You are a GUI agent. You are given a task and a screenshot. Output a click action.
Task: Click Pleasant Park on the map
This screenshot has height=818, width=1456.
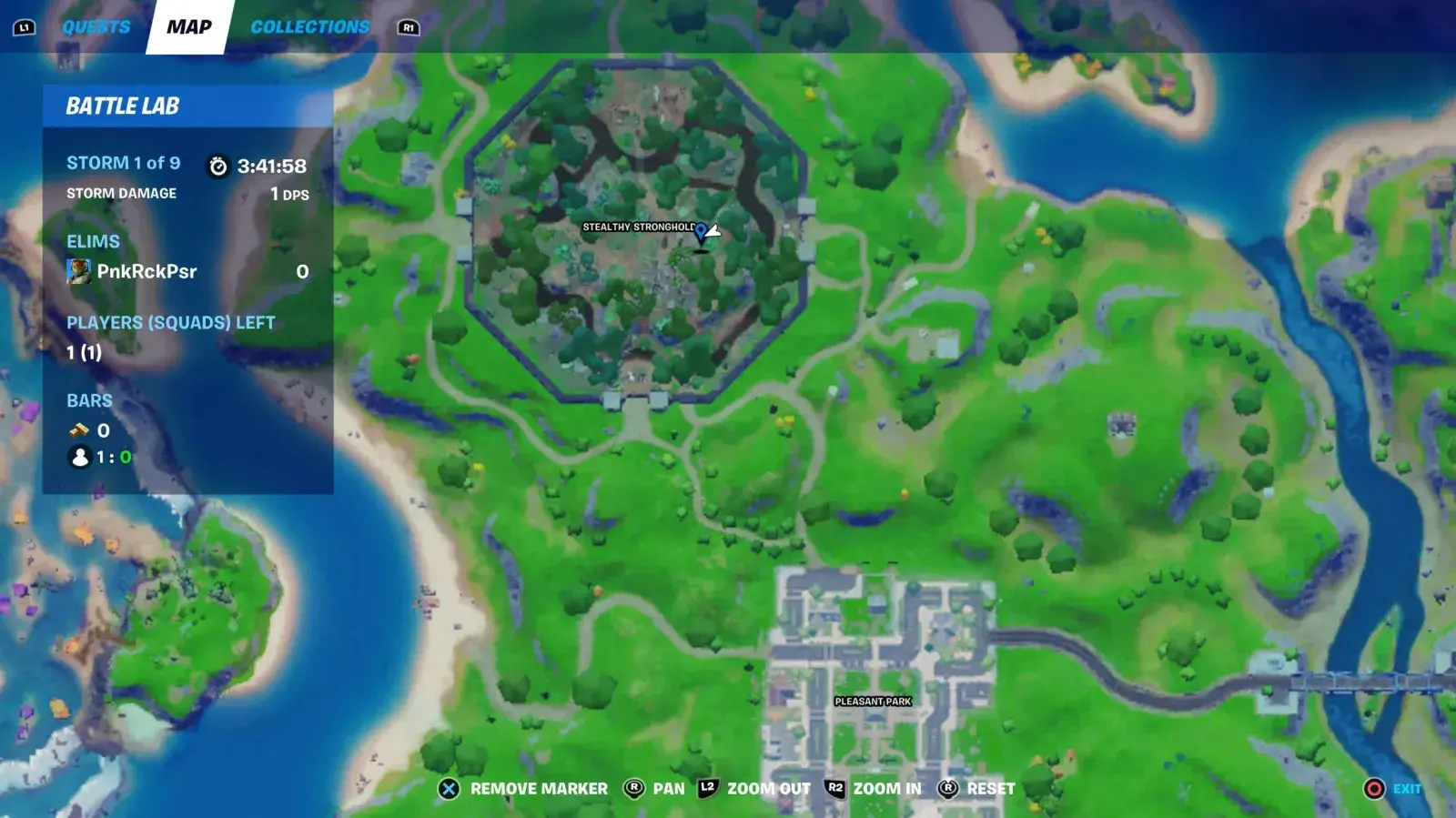[874, 702]
